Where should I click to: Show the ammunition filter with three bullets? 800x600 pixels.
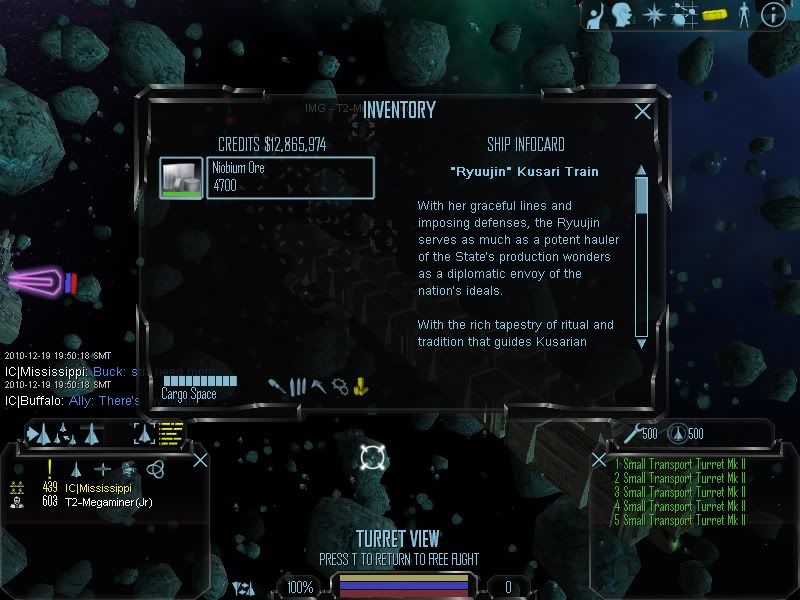[x=296, y=386]
